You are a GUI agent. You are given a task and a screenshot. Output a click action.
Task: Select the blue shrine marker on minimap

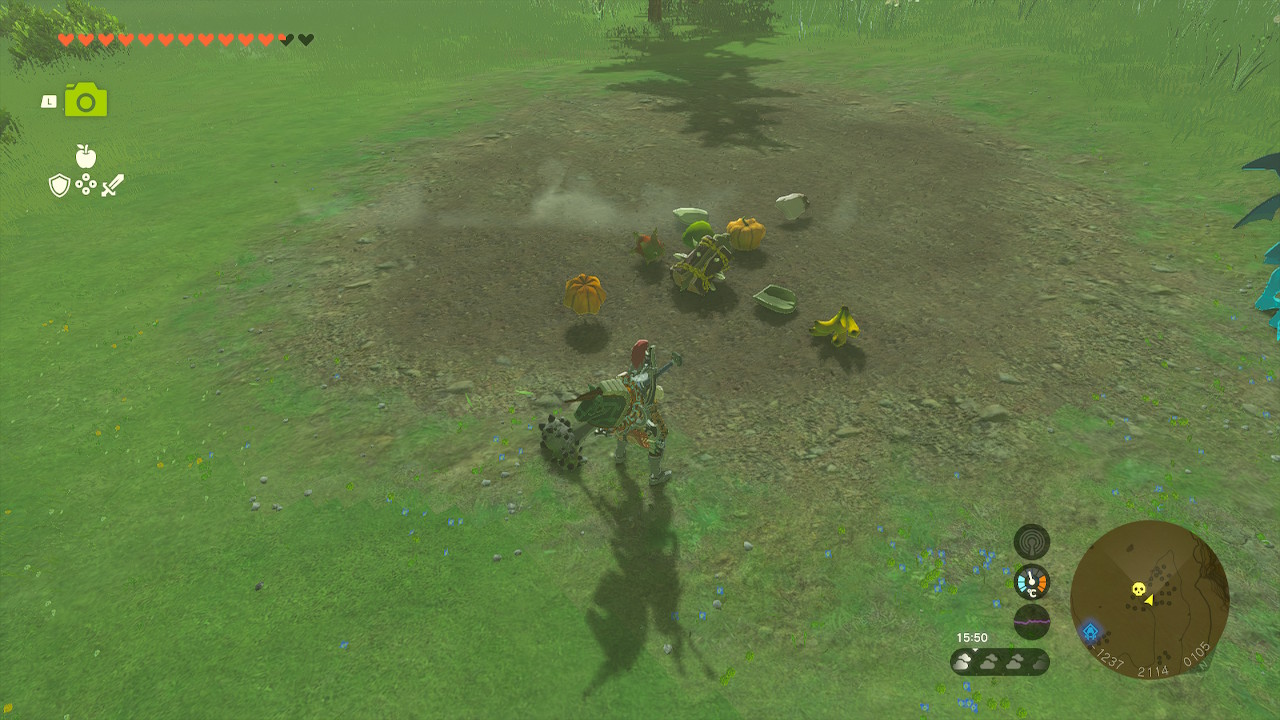click(x=1090, y=632)
